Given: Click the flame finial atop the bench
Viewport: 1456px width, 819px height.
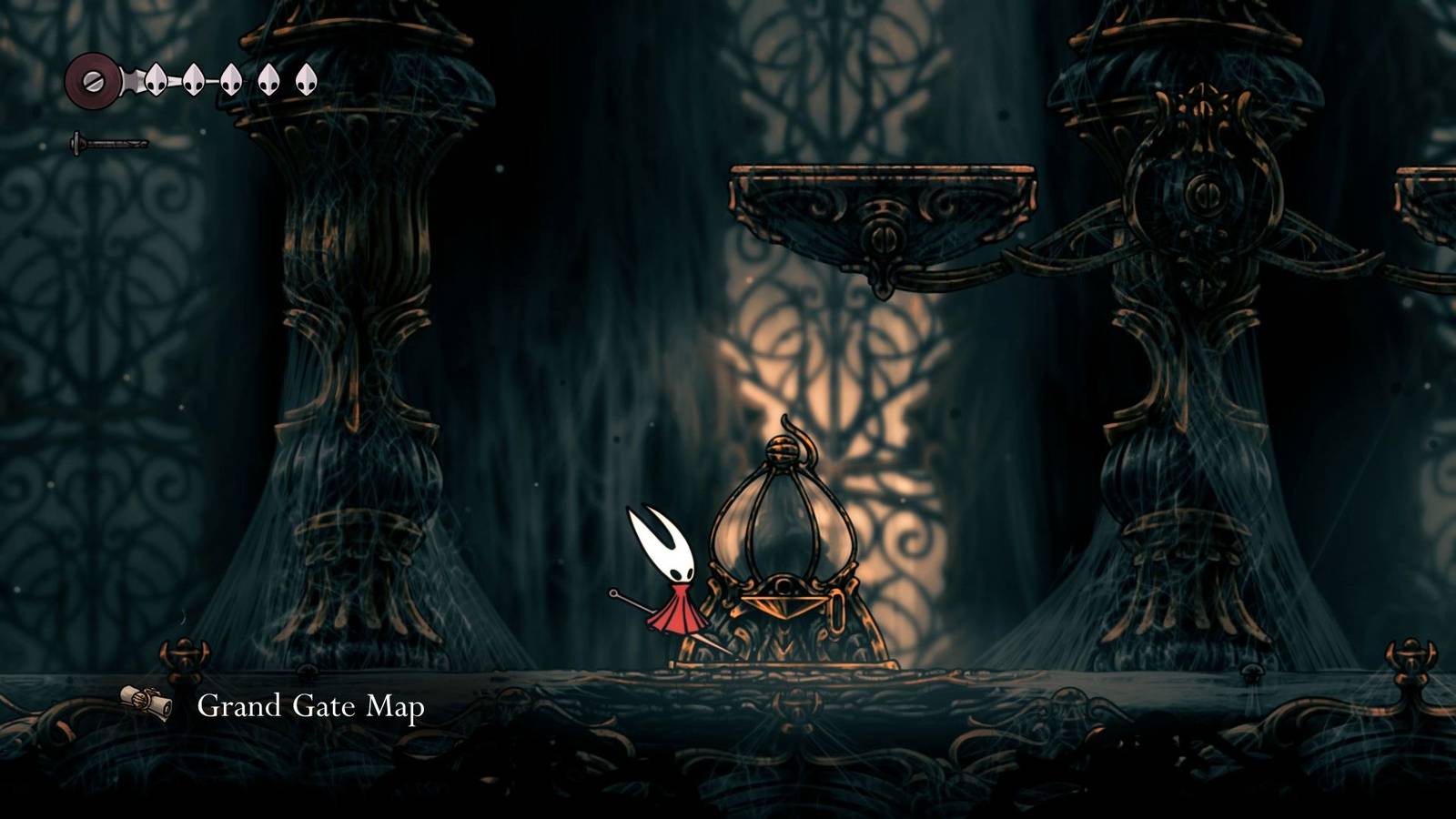Looking at the screenshot, I should 799,437.
